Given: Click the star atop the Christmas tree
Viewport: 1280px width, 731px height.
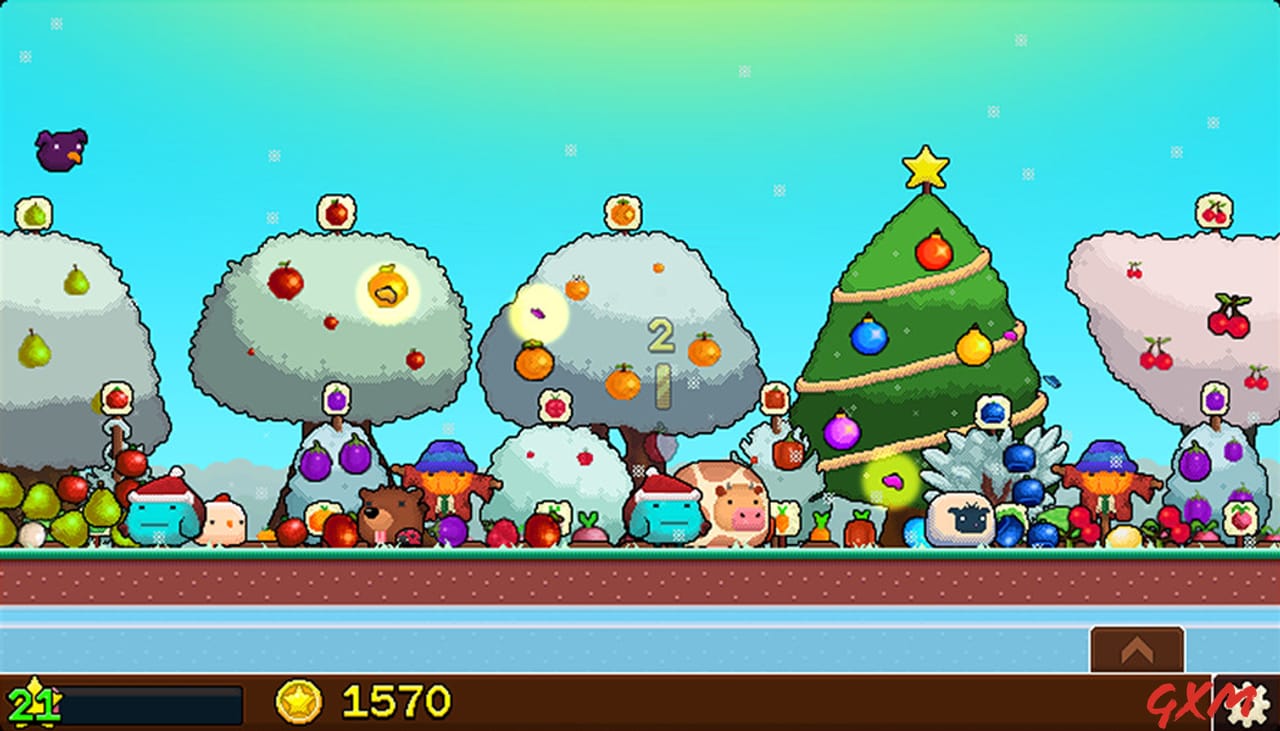Looking at the screenshot, I should click(928, 170).
